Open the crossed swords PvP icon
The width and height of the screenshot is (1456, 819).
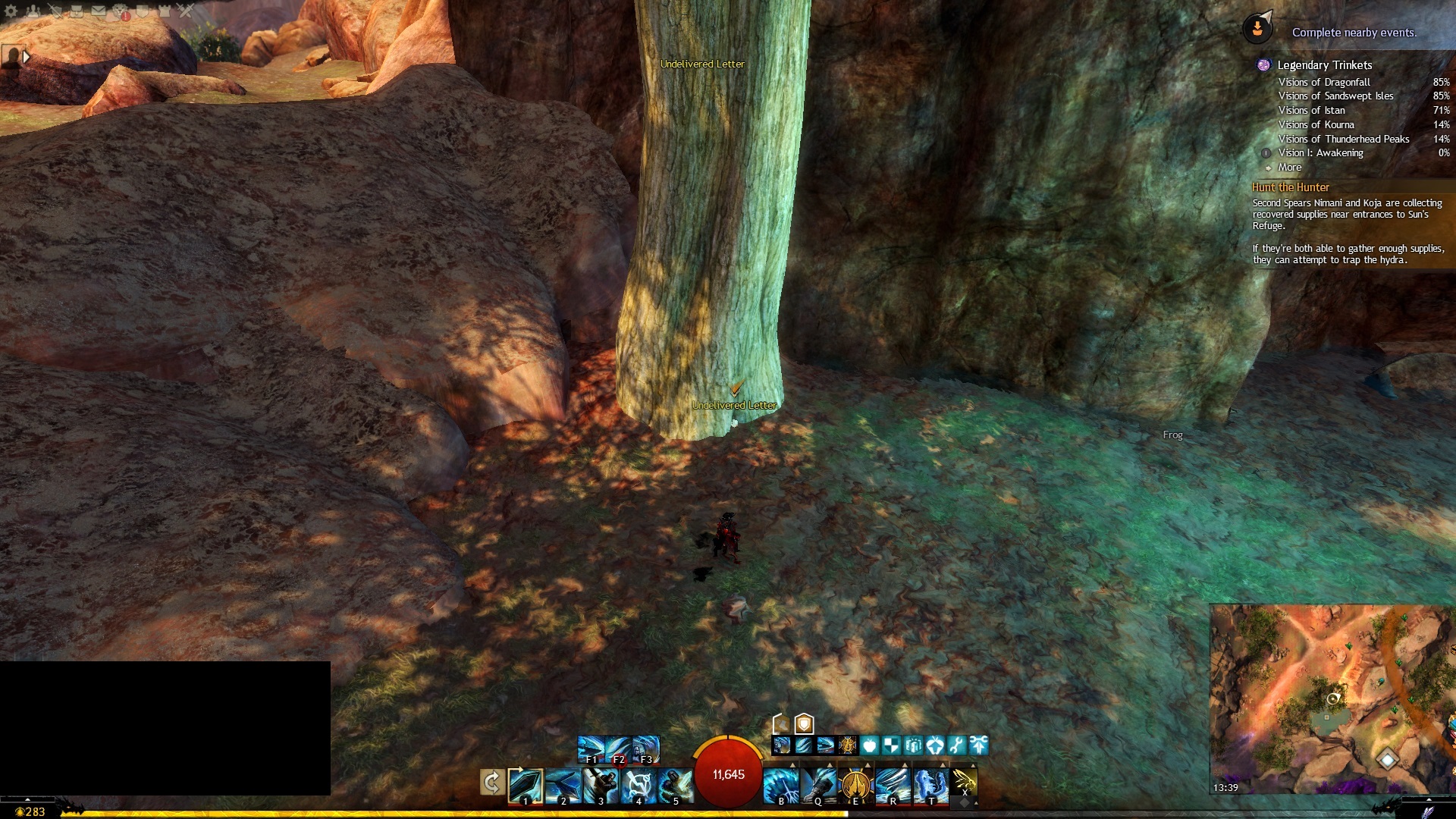click(x=186, y=11)
